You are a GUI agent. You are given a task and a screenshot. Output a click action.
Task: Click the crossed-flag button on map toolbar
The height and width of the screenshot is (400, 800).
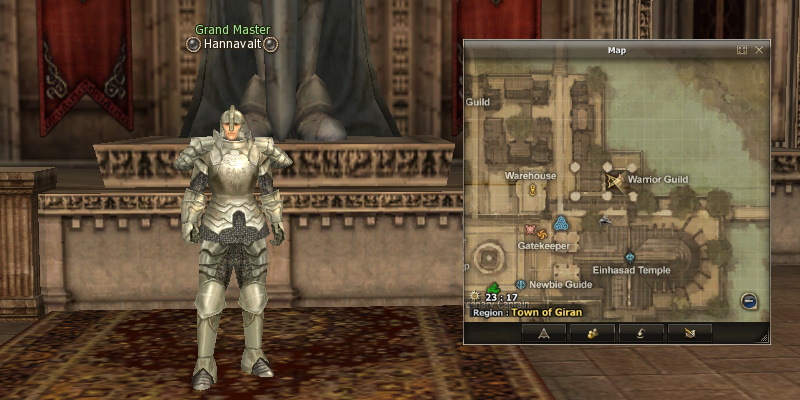point(690,333)
